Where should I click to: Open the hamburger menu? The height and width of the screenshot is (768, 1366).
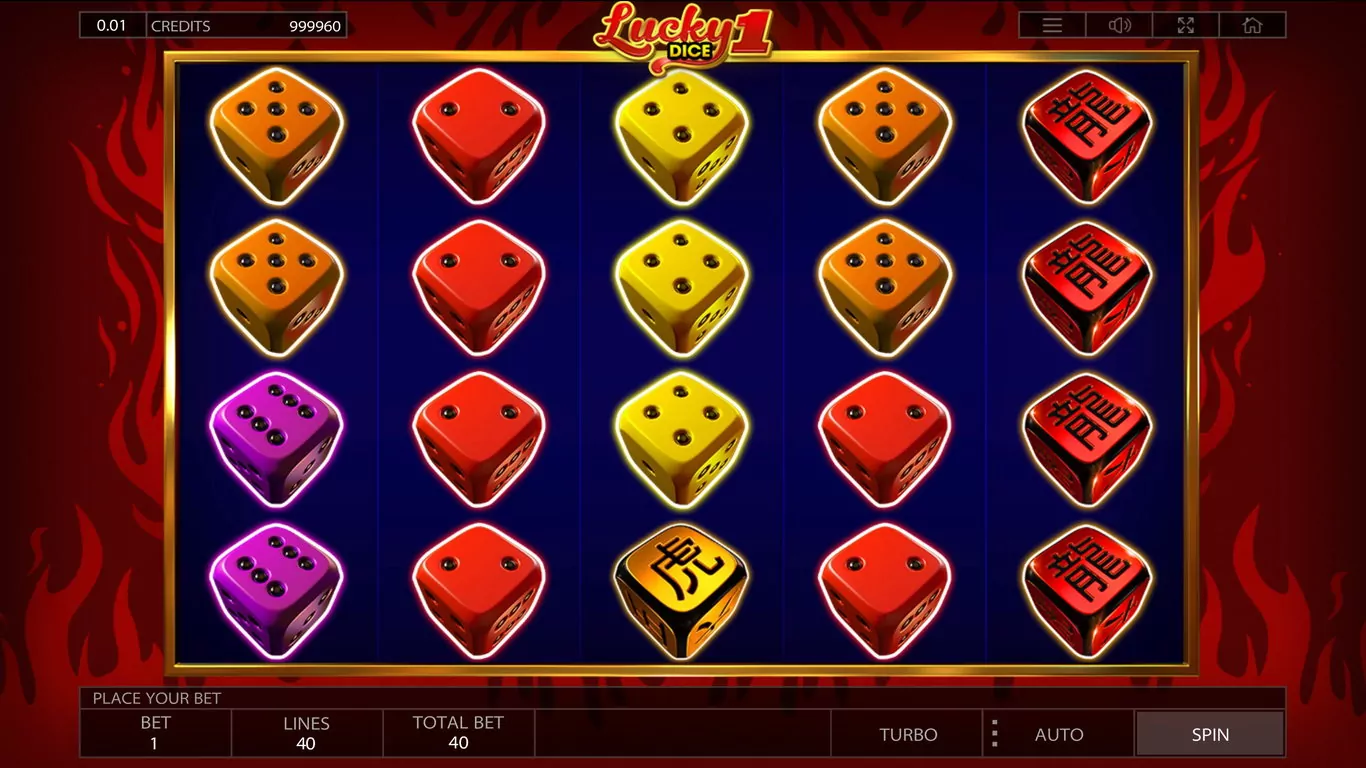tap(1052, 26)
